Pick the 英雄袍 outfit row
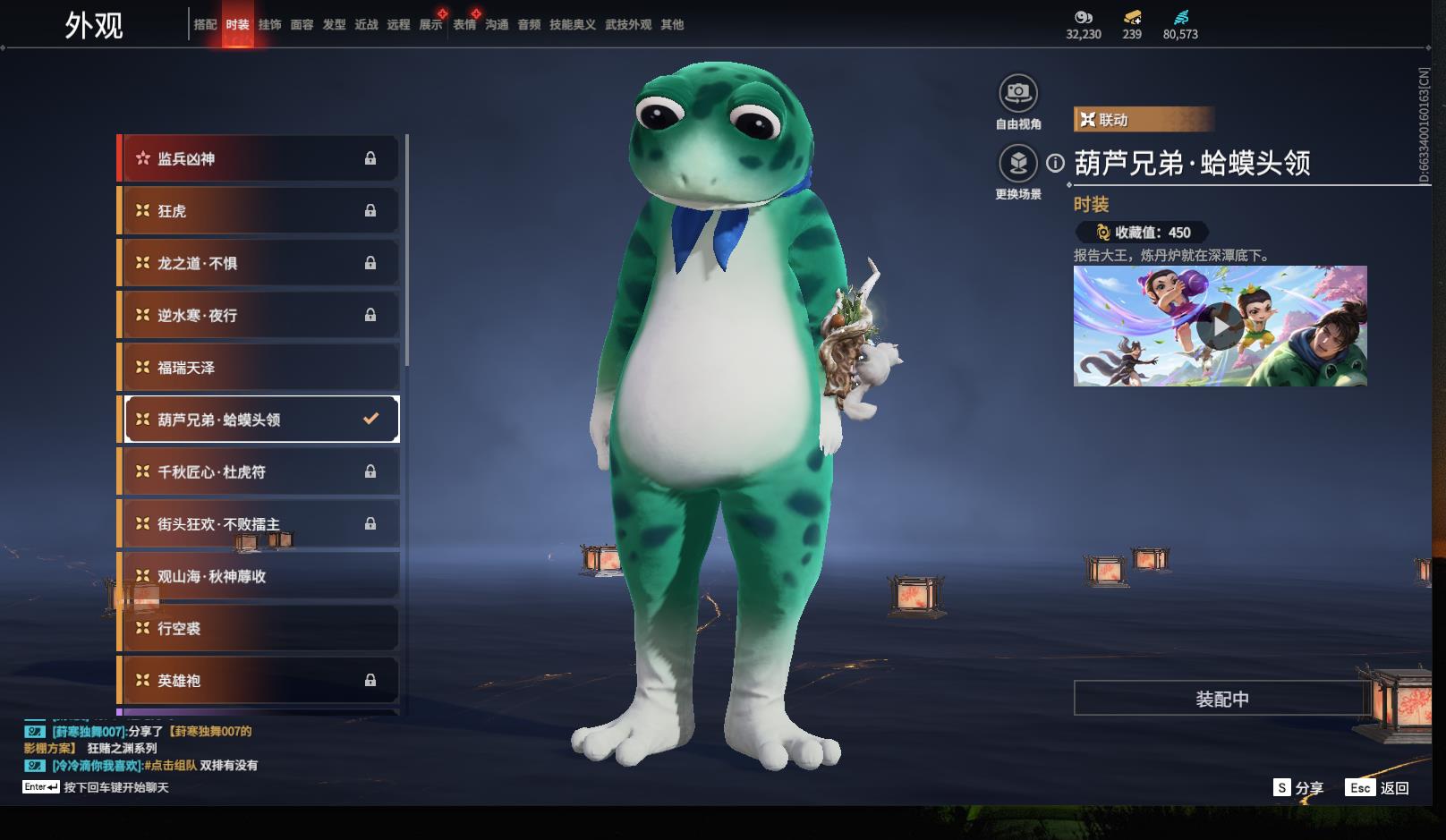This screenshot has height=840, width=1446. click(x=259, y=681)
